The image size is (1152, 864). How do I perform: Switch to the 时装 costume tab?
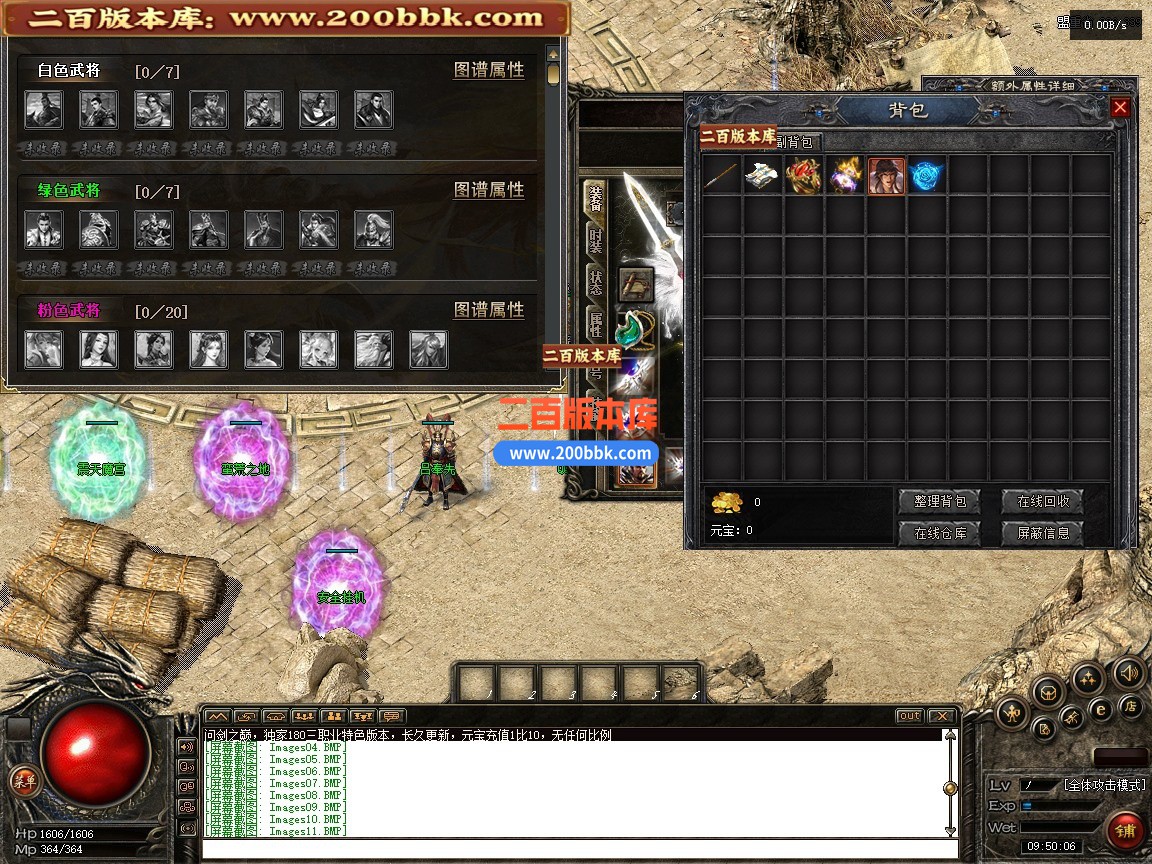(596, 239)
